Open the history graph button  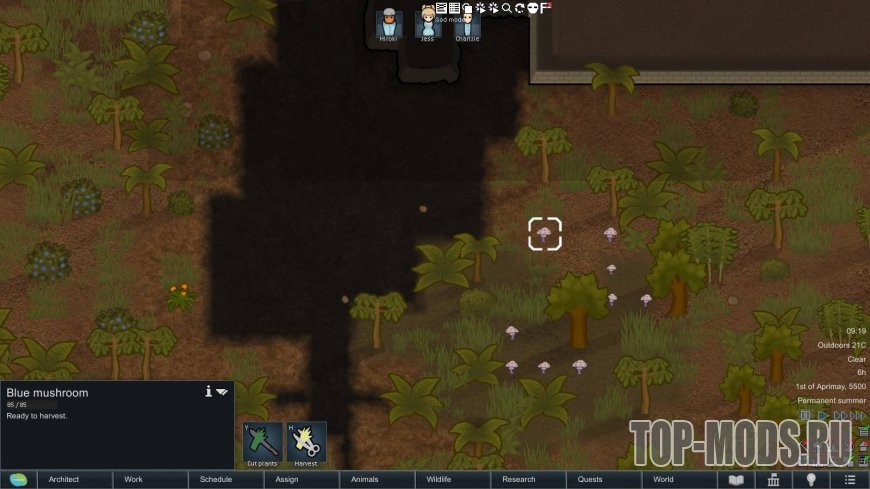pos(773,480)
